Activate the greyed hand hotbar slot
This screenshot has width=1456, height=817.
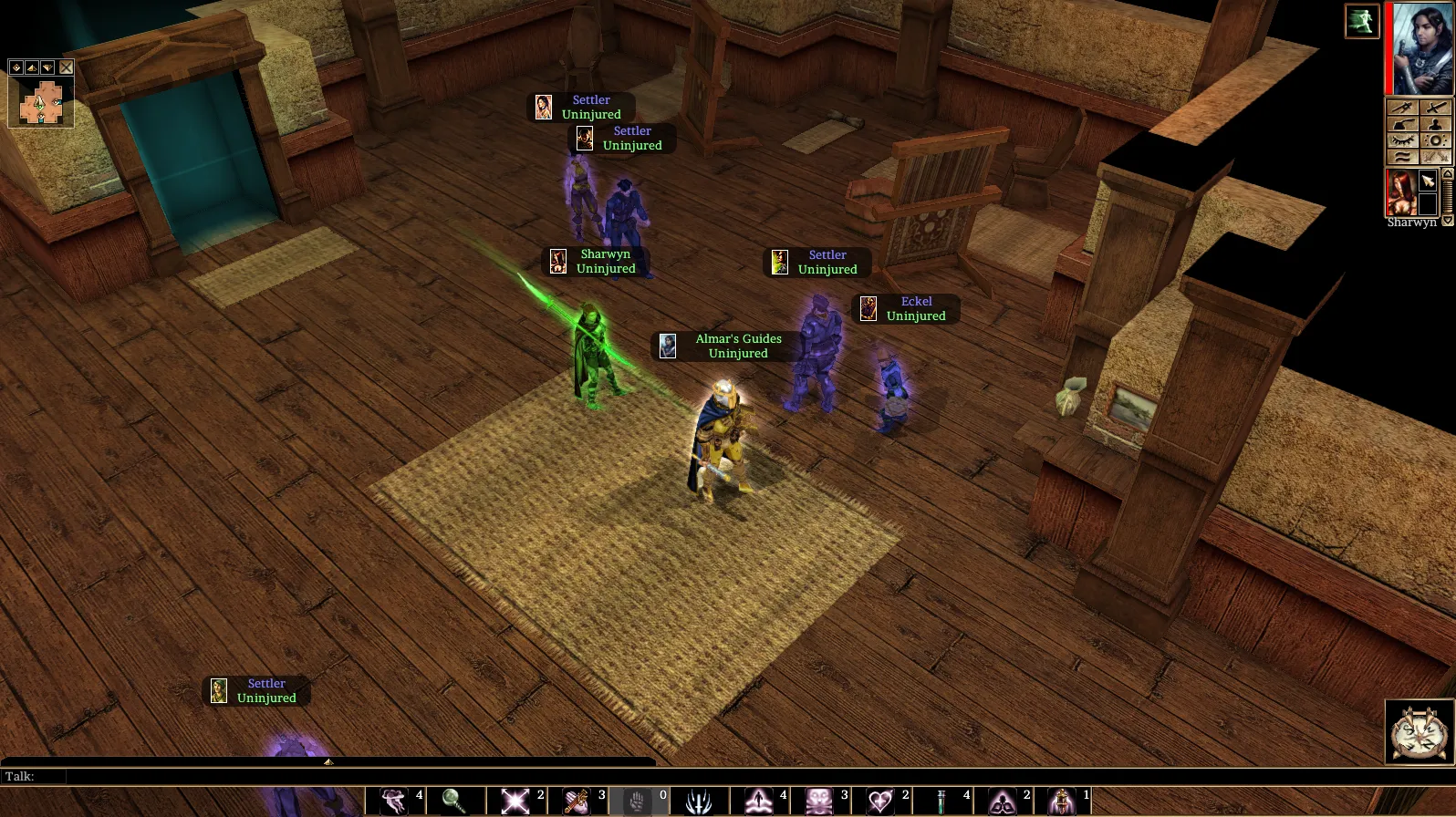[637, 801]
